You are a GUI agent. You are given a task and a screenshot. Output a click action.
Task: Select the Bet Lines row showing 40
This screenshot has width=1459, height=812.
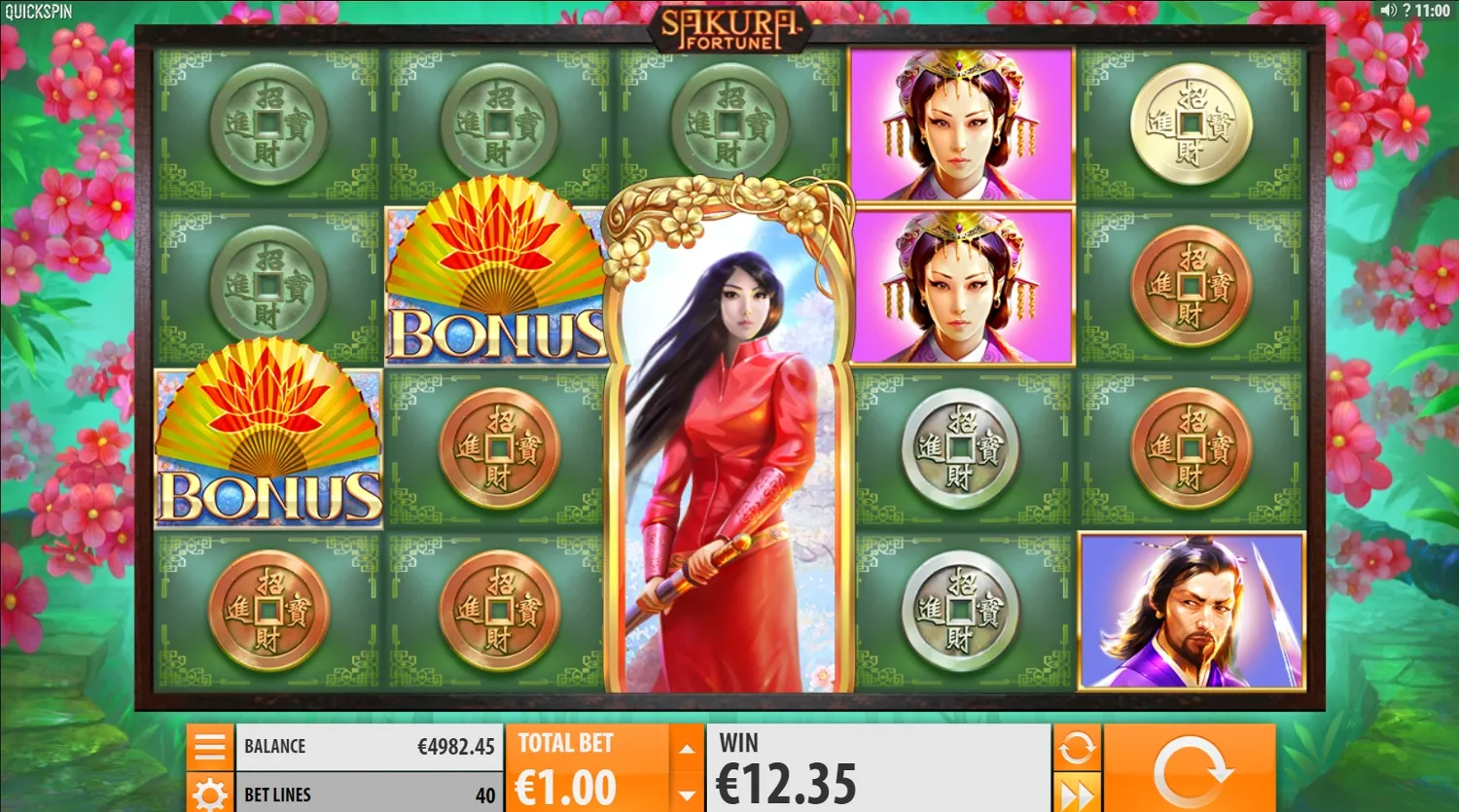[x=370, y=794]
